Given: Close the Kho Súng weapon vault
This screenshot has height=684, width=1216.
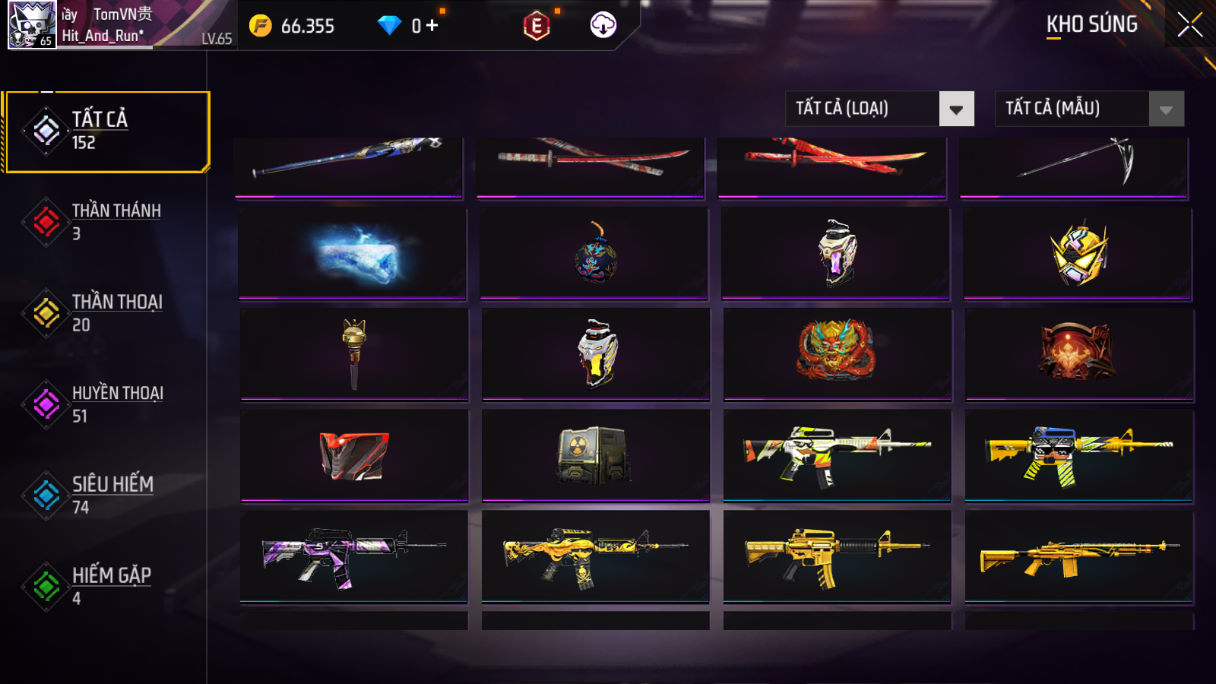Looking at the screenshot, I should 1189,25.
